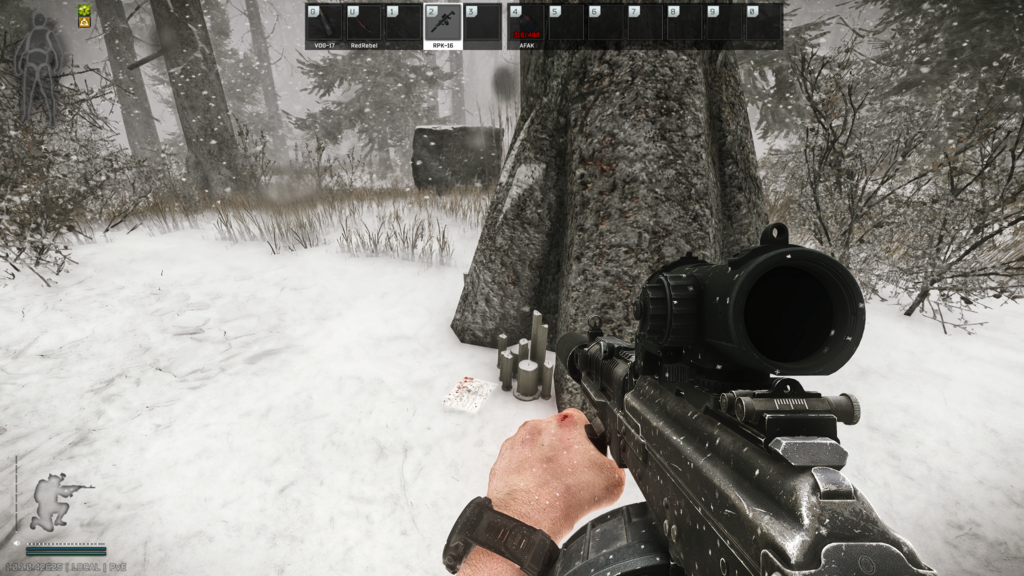
Task: Choose the highlighted RPK-16 weapon slot
Action: pos(442,23)
